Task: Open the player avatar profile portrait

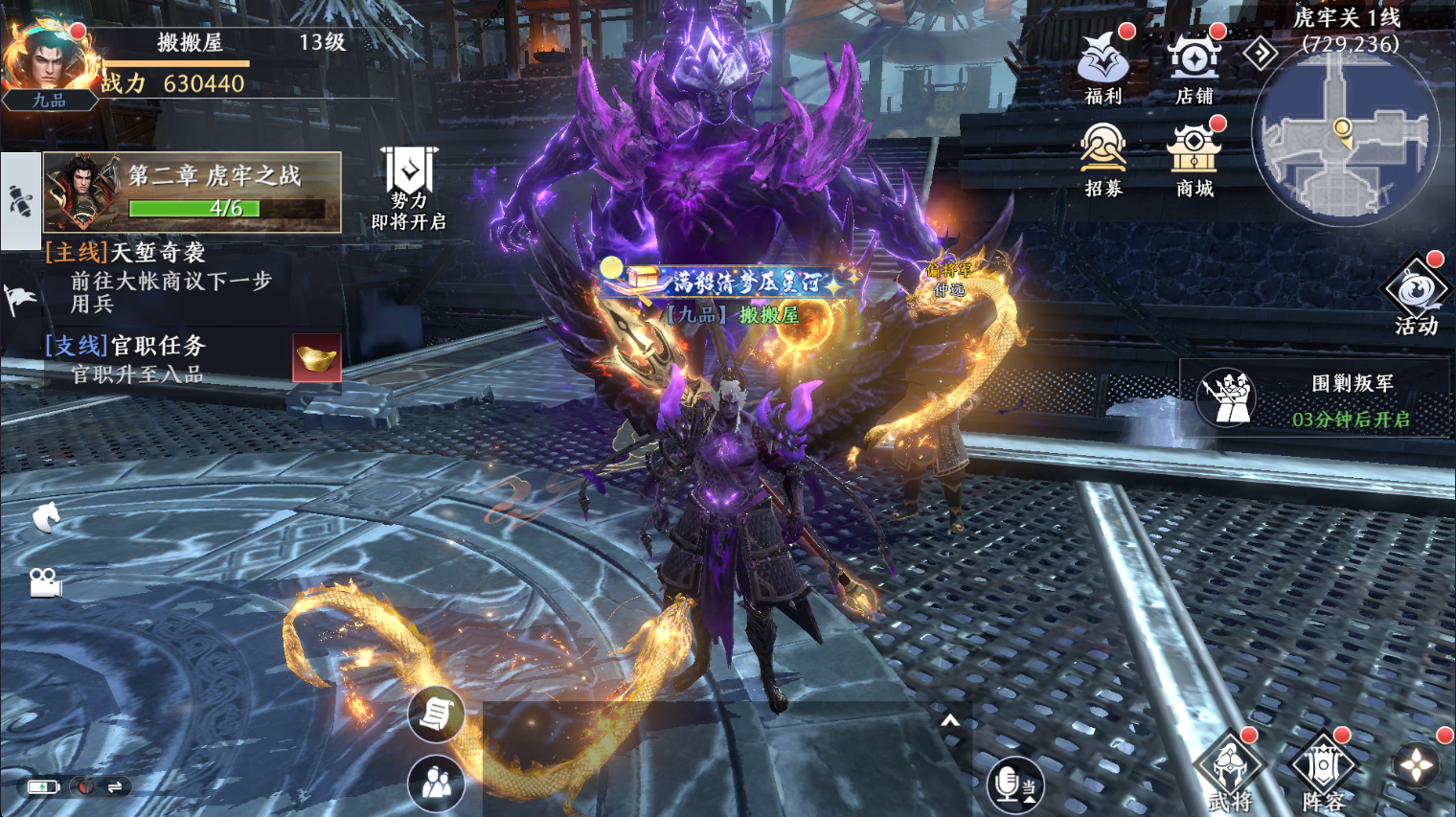Action: click(46, 59)
